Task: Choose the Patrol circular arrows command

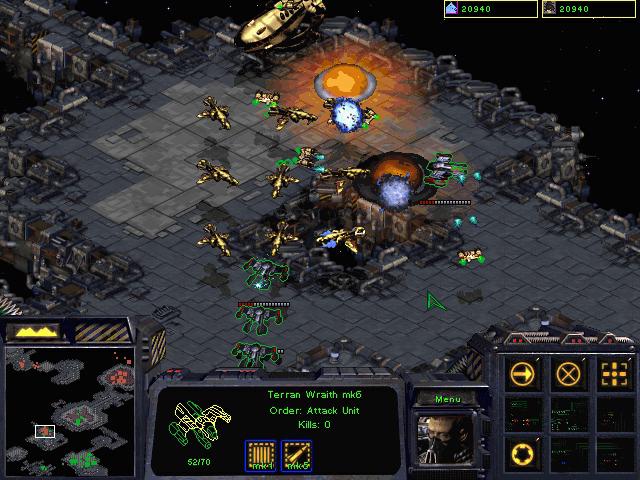Action: coord(523,451)
